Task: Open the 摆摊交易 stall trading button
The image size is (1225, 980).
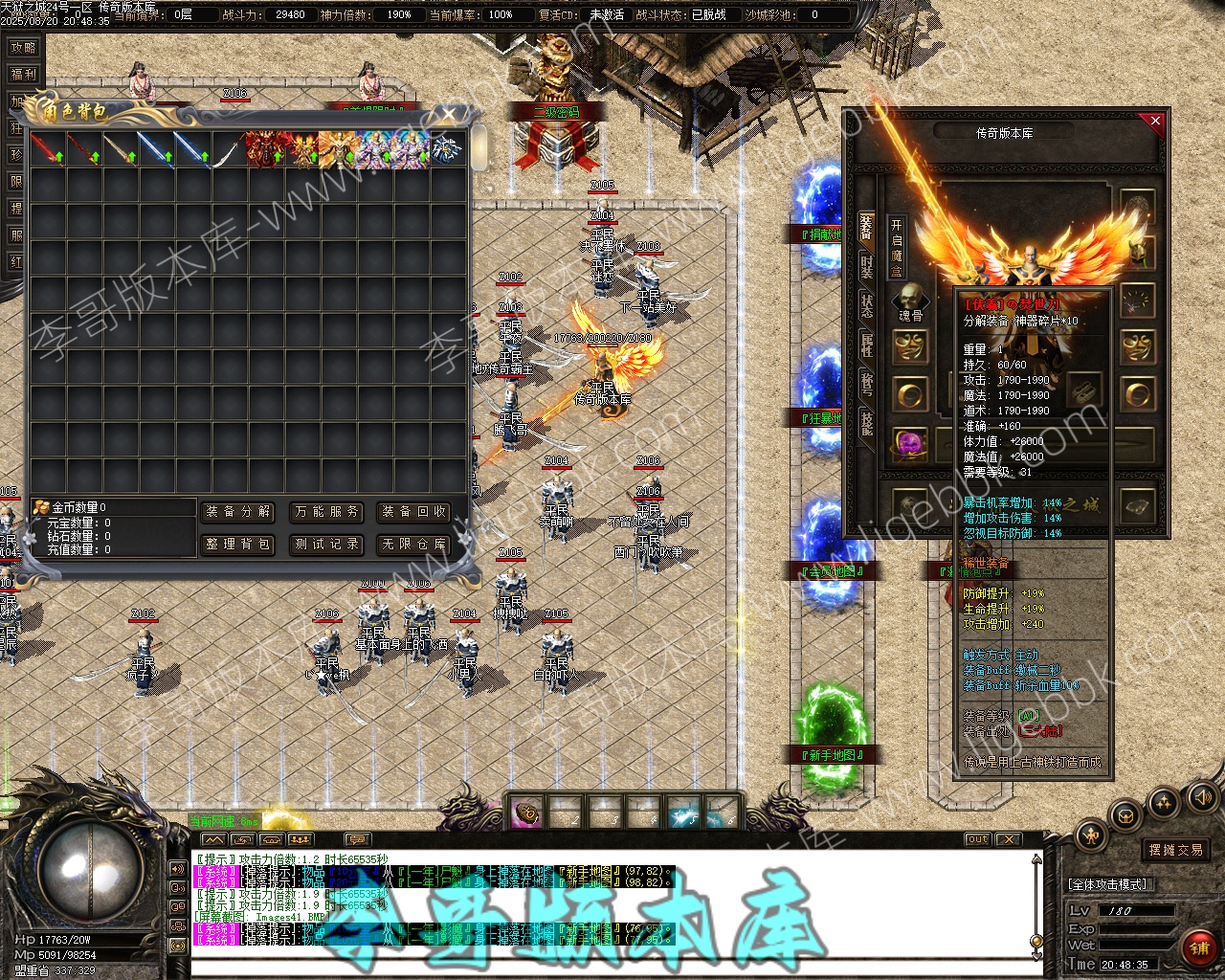Action: (1176, 850)
